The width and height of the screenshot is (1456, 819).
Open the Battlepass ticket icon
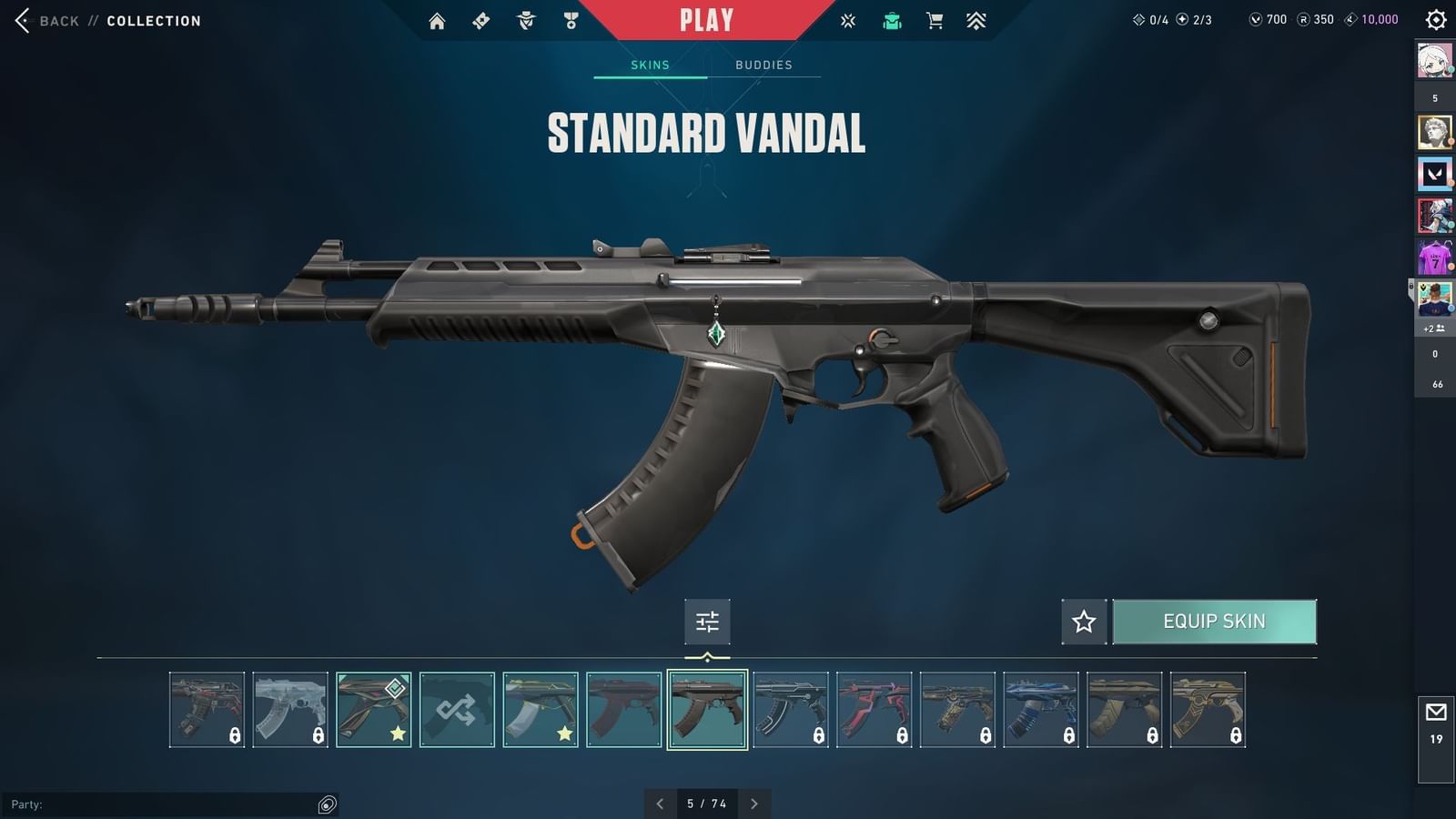tap(480, 20)
